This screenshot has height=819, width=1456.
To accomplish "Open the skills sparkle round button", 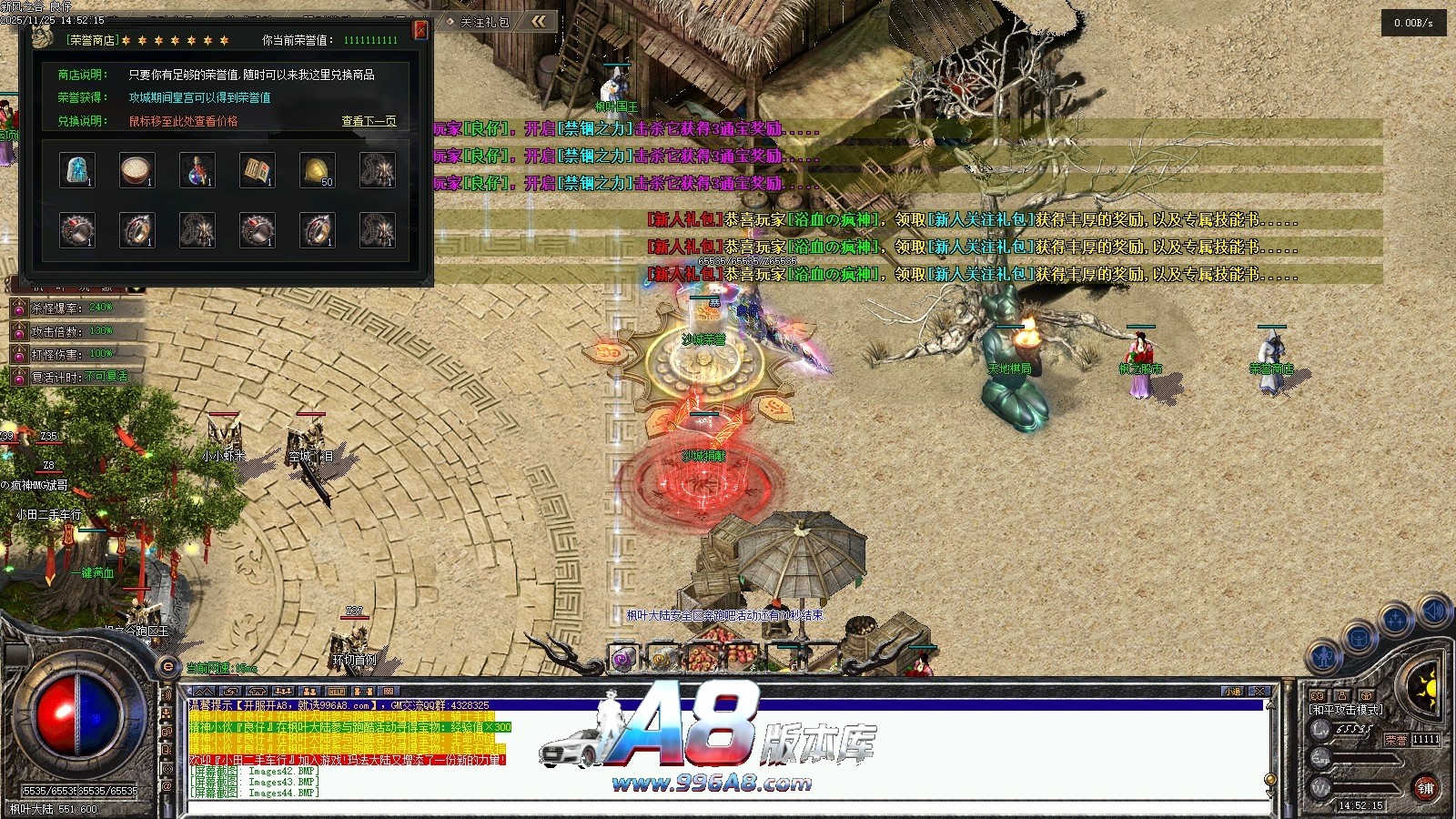I will (1395, 621).
